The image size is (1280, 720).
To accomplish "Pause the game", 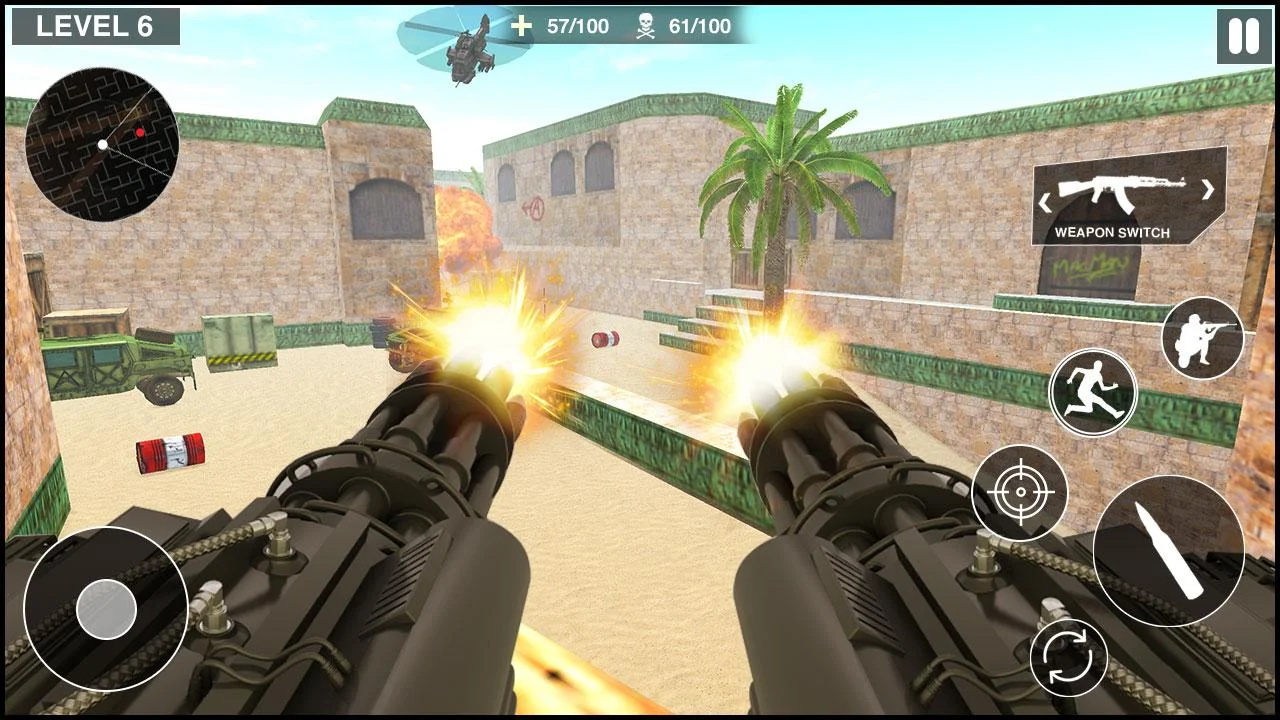I will pos(1244,36).
